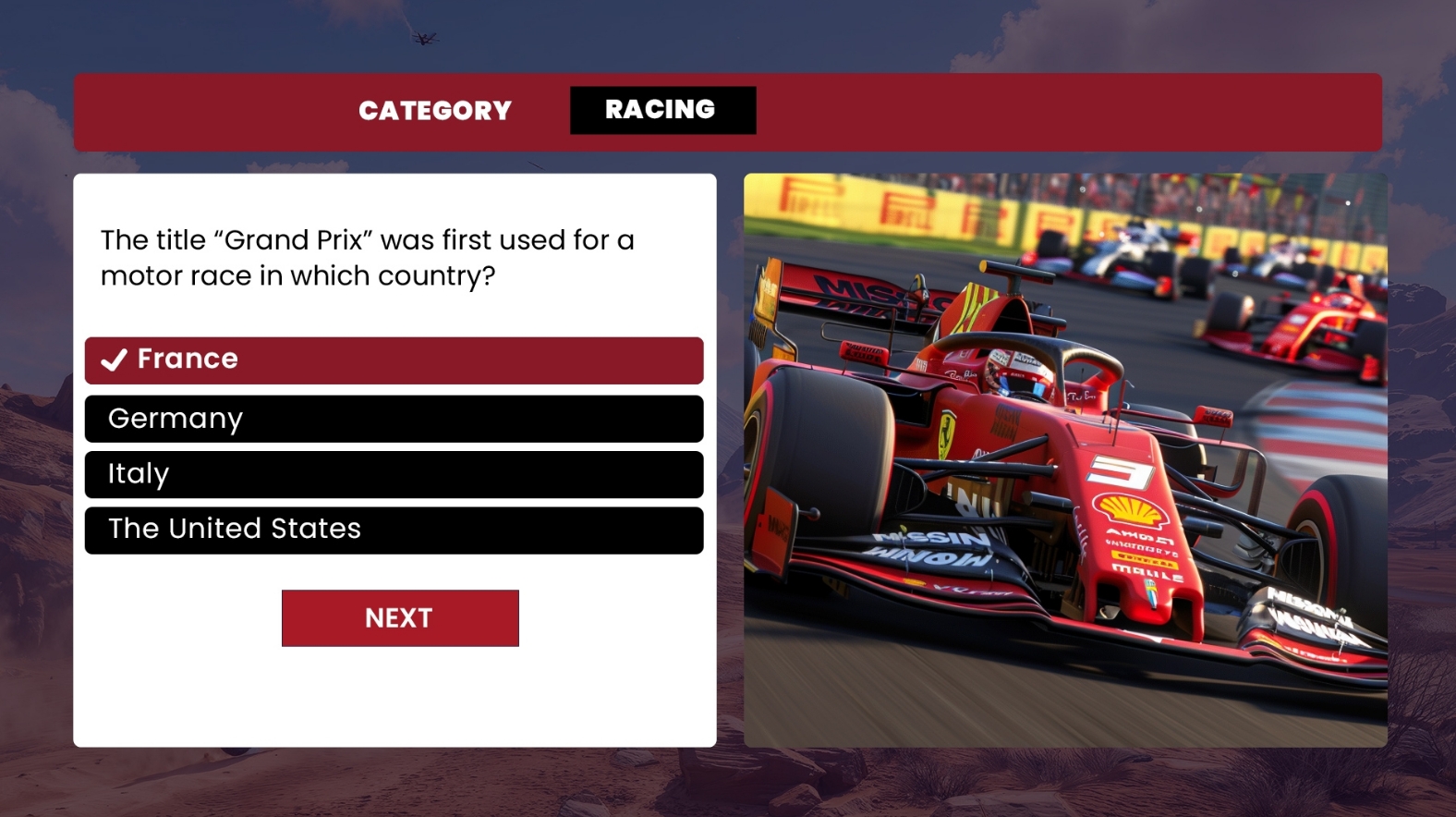
Task: Click the NEXT button
Action: point(400,617)
